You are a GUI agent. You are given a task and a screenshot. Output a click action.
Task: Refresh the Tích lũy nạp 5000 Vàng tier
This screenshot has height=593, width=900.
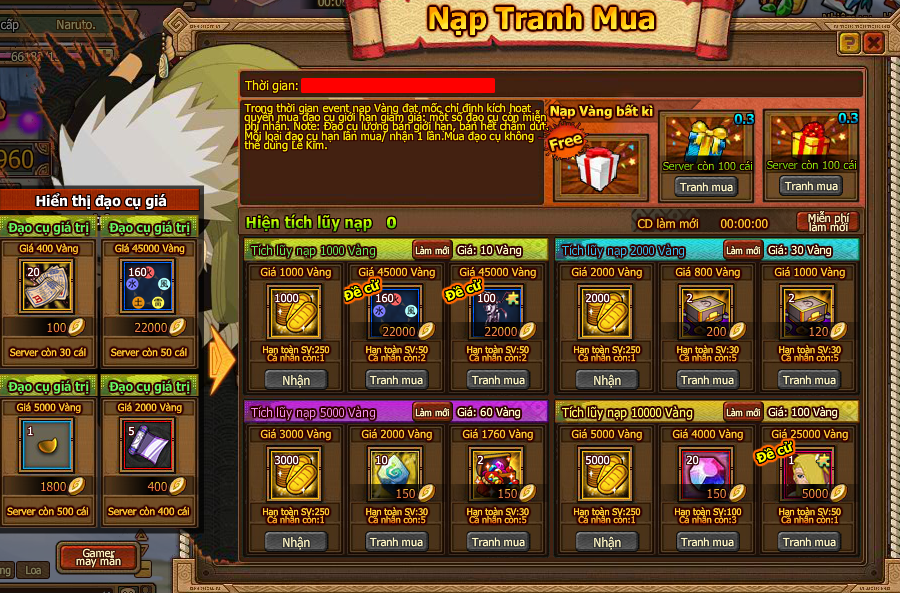(432, 412)
